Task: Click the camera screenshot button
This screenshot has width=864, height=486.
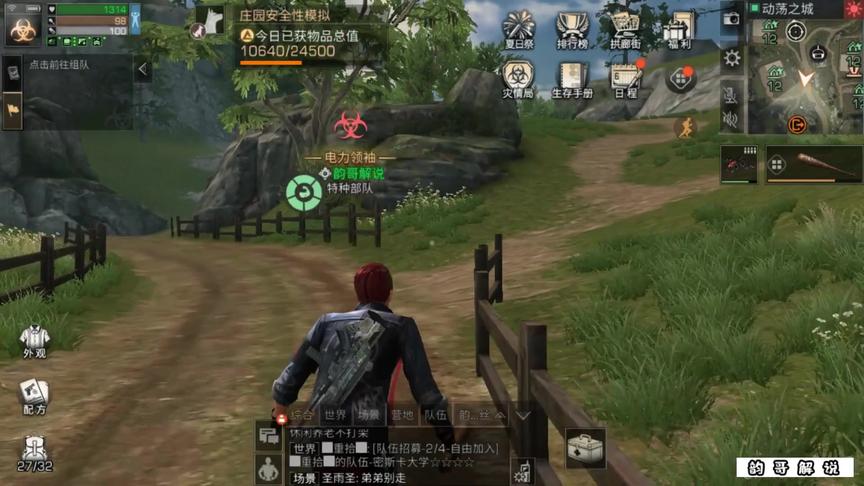Action: point(731,19)
